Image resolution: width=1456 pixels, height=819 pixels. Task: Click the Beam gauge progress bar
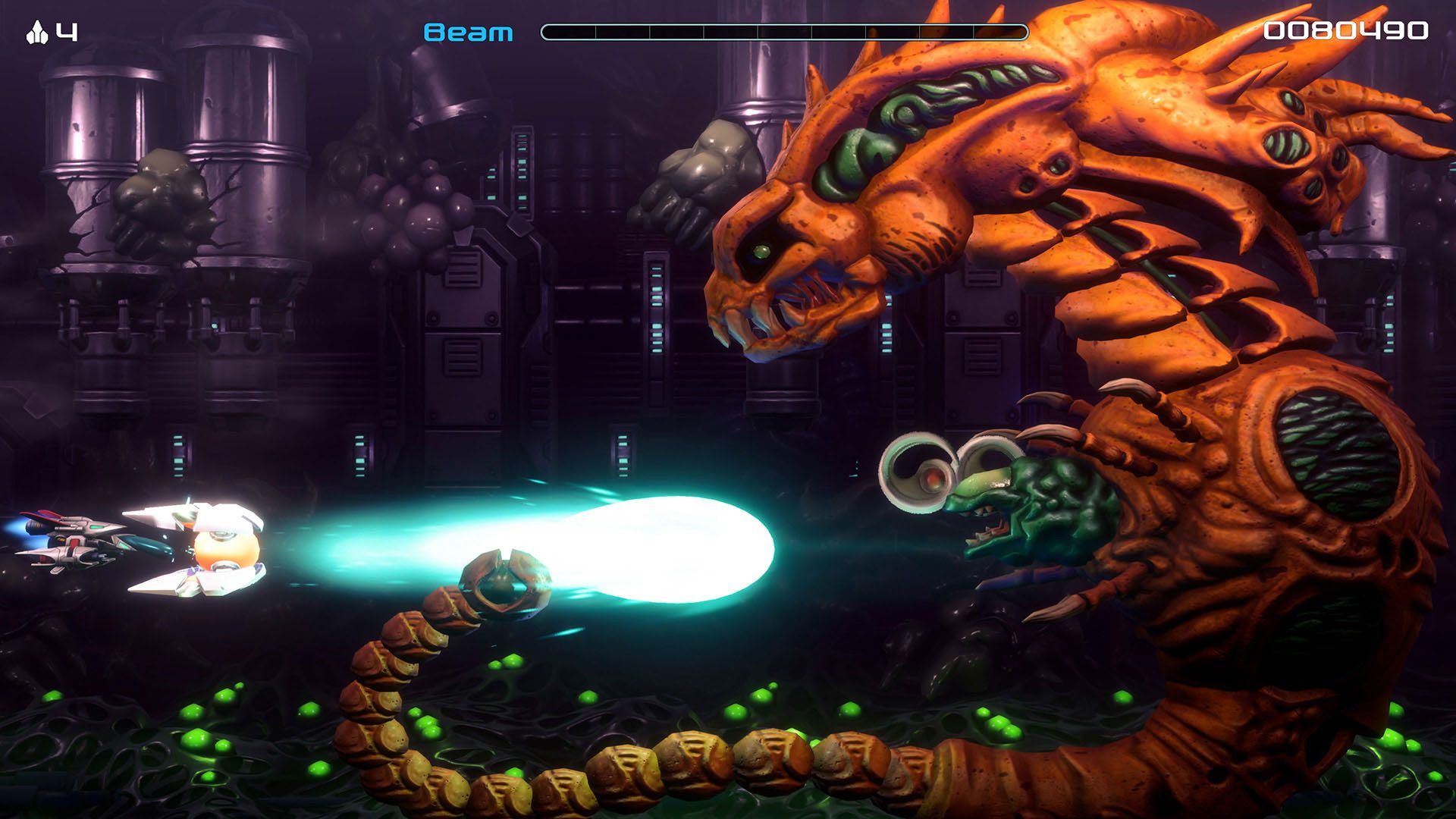pos(781,30)
